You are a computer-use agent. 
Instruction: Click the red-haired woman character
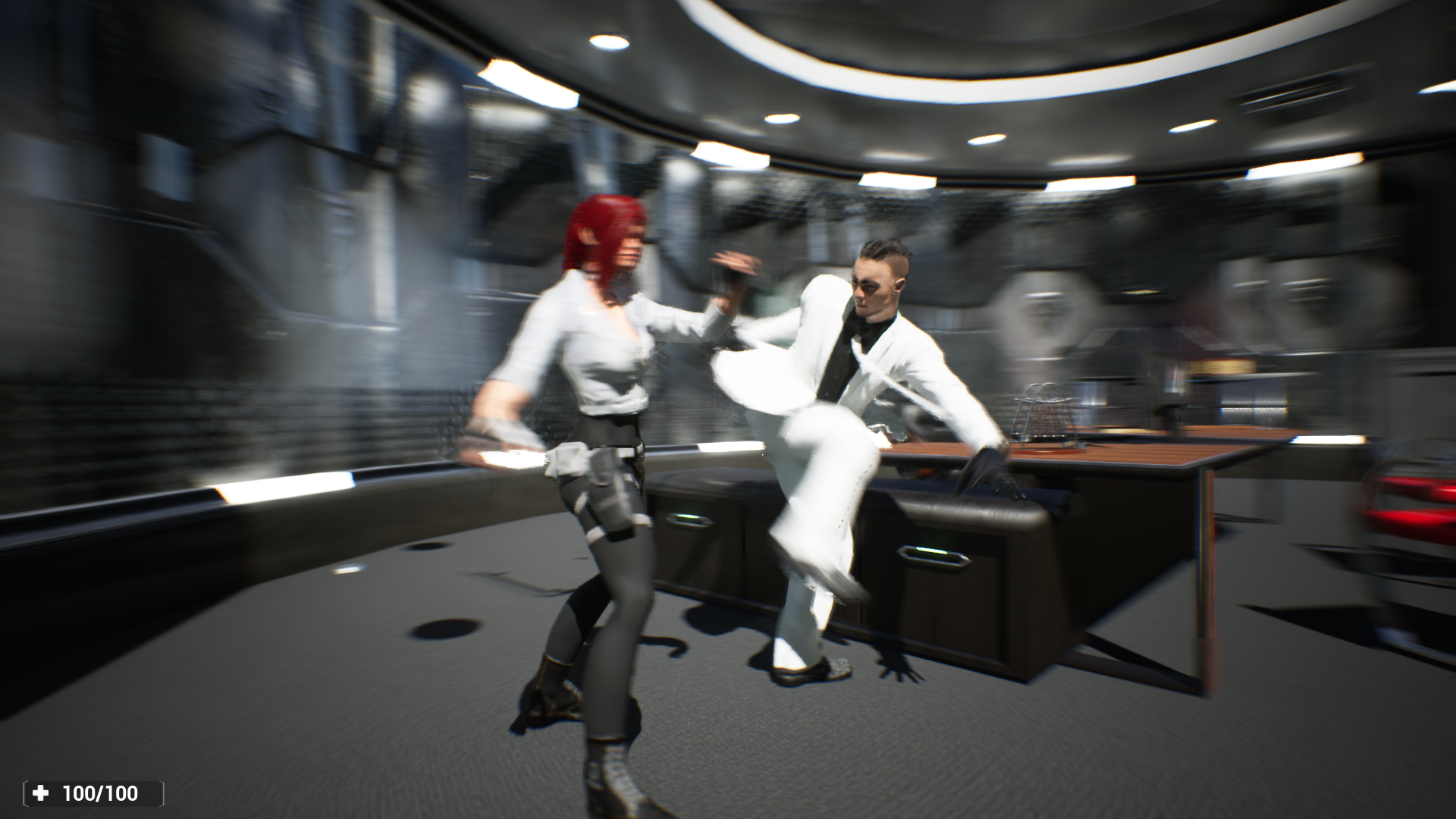[599, 417]
